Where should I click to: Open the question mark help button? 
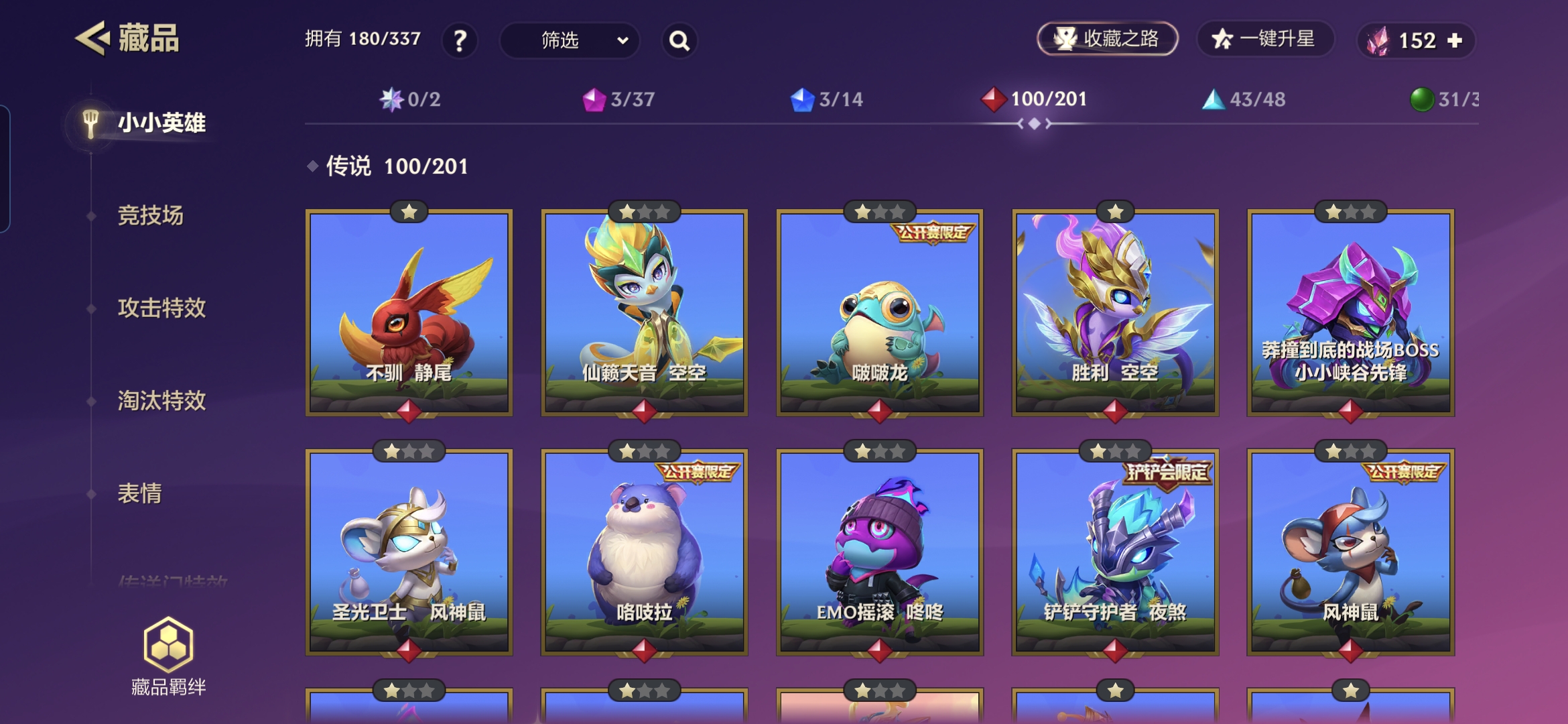pos(460,41)
